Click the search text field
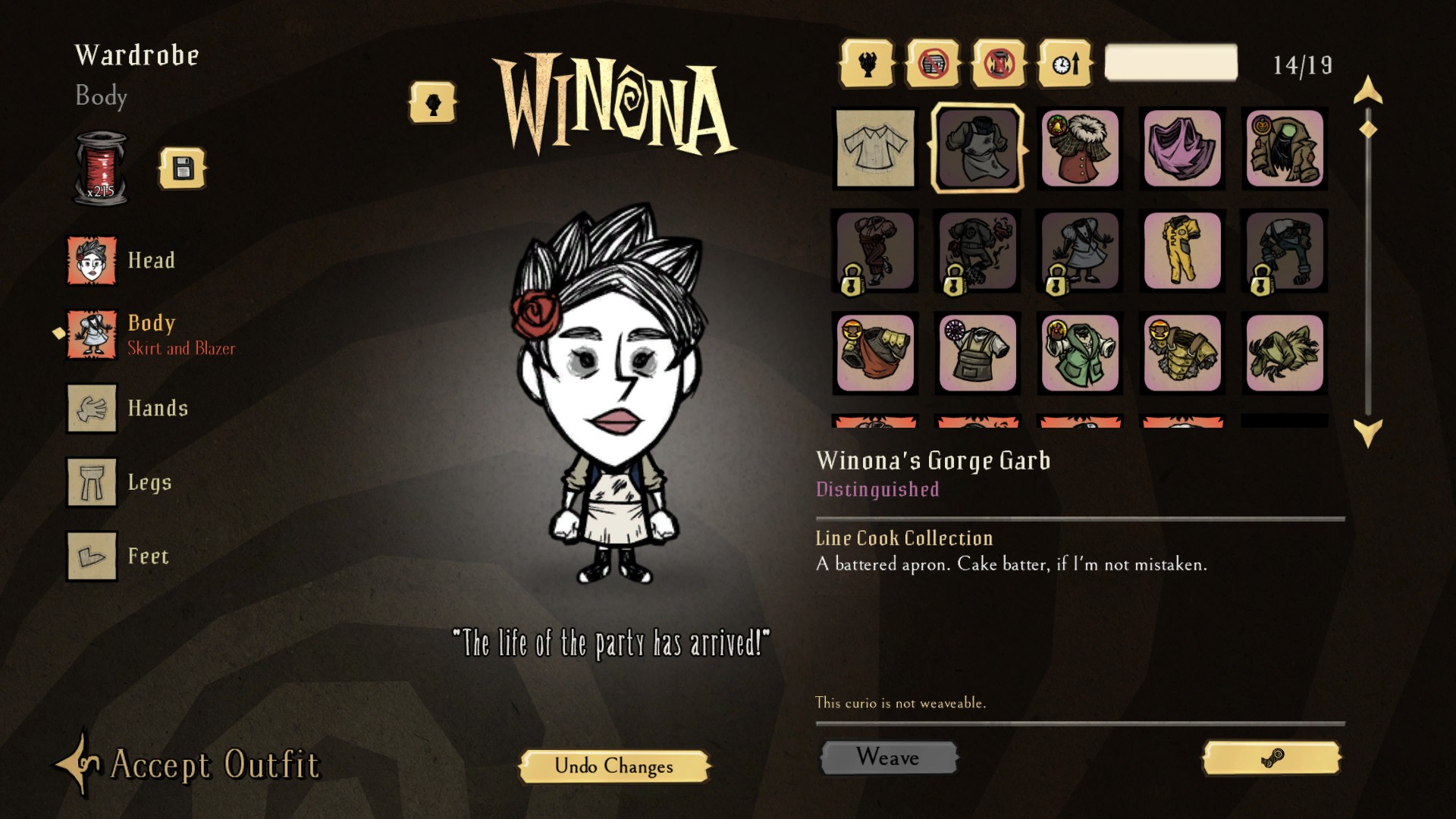The width and height of the screenshot is (1456, 819). [x=1170, y=63]
